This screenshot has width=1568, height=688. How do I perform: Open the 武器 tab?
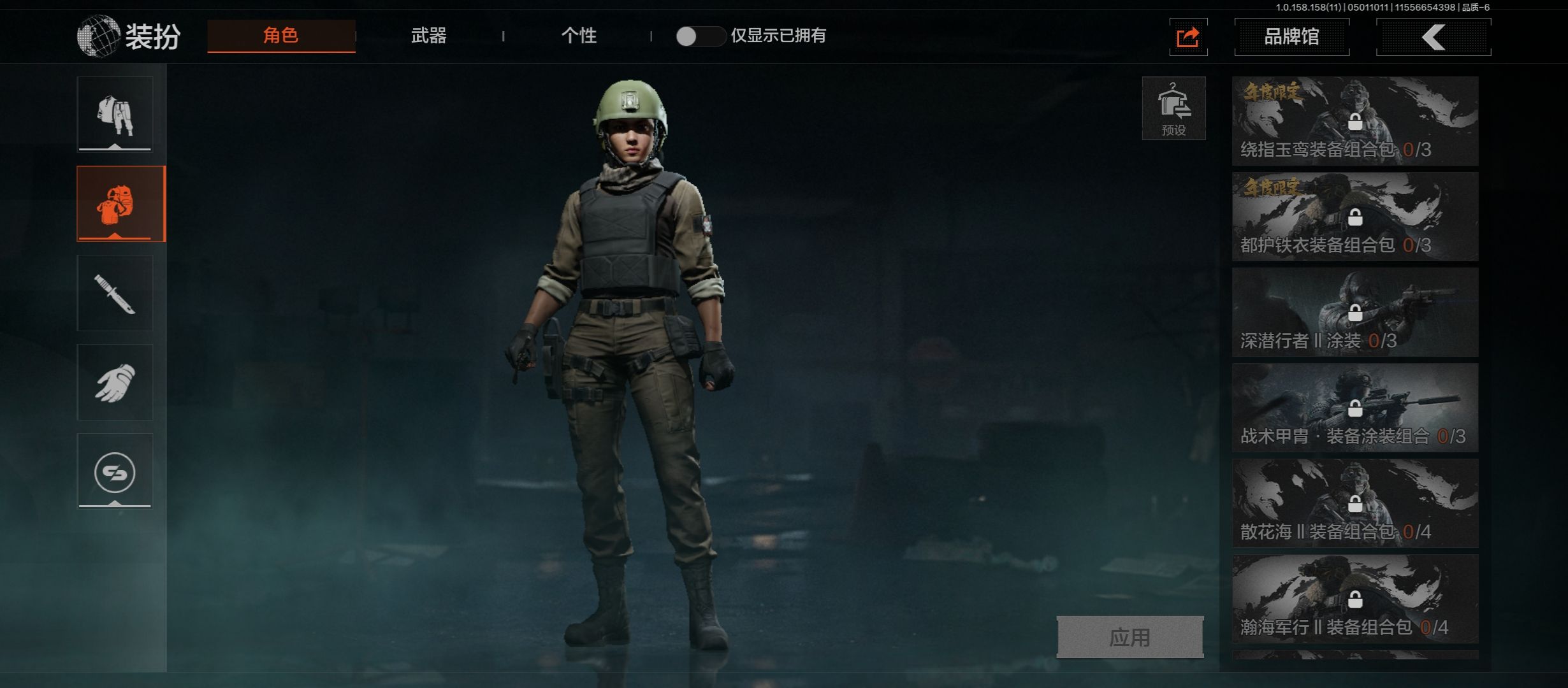pos(429,36)
